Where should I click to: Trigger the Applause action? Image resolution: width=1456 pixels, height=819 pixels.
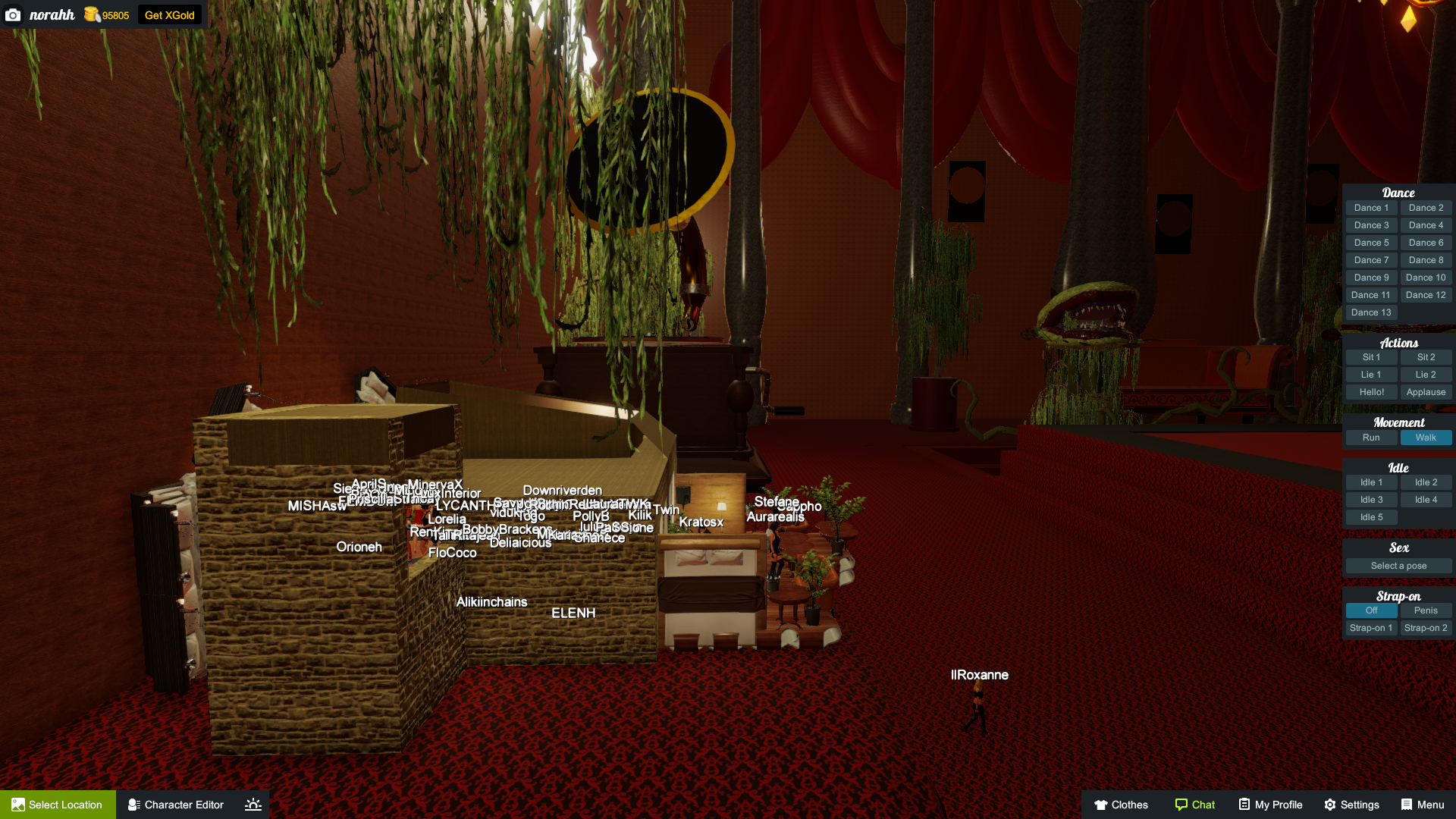[x=1426, y=391]
